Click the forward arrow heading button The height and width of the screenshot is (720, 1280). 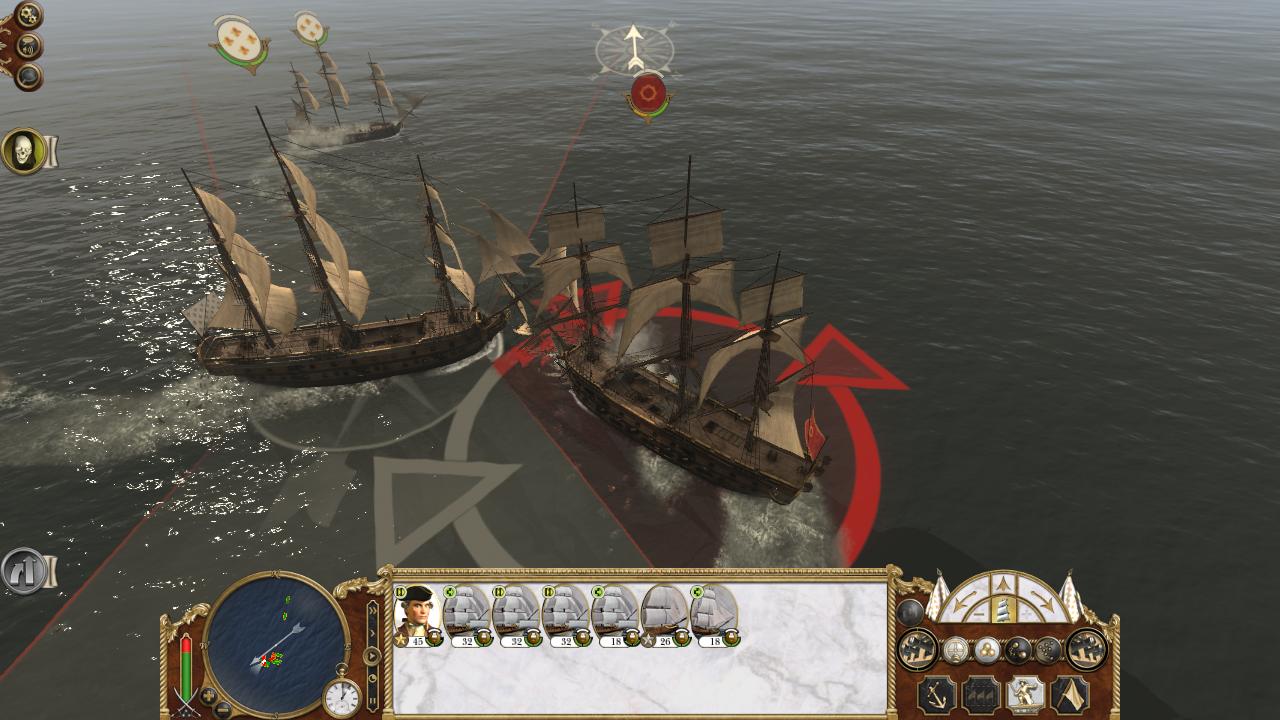click(x=1002, y=585)
